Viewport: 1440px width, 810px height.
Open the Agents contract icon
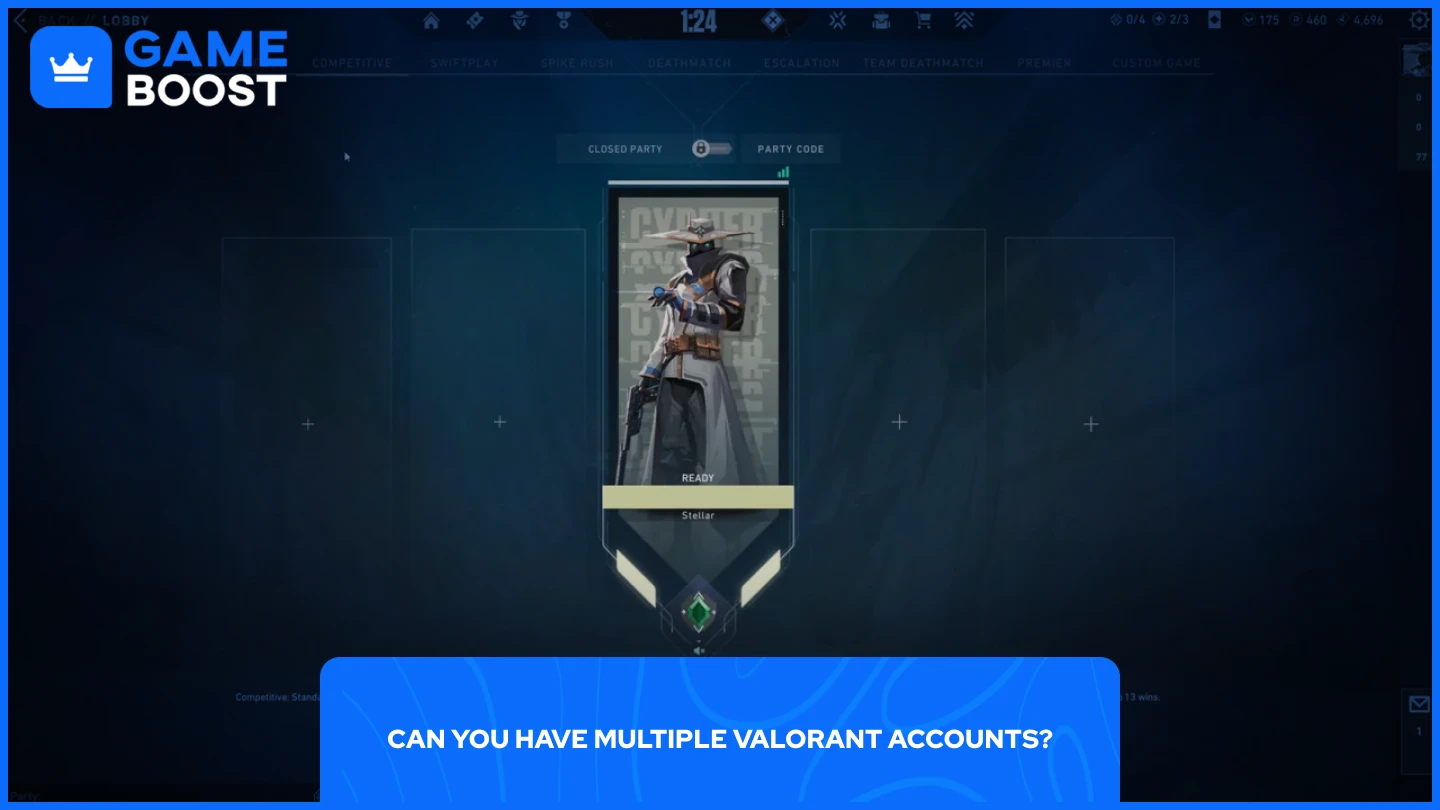(x=518, y=20)
